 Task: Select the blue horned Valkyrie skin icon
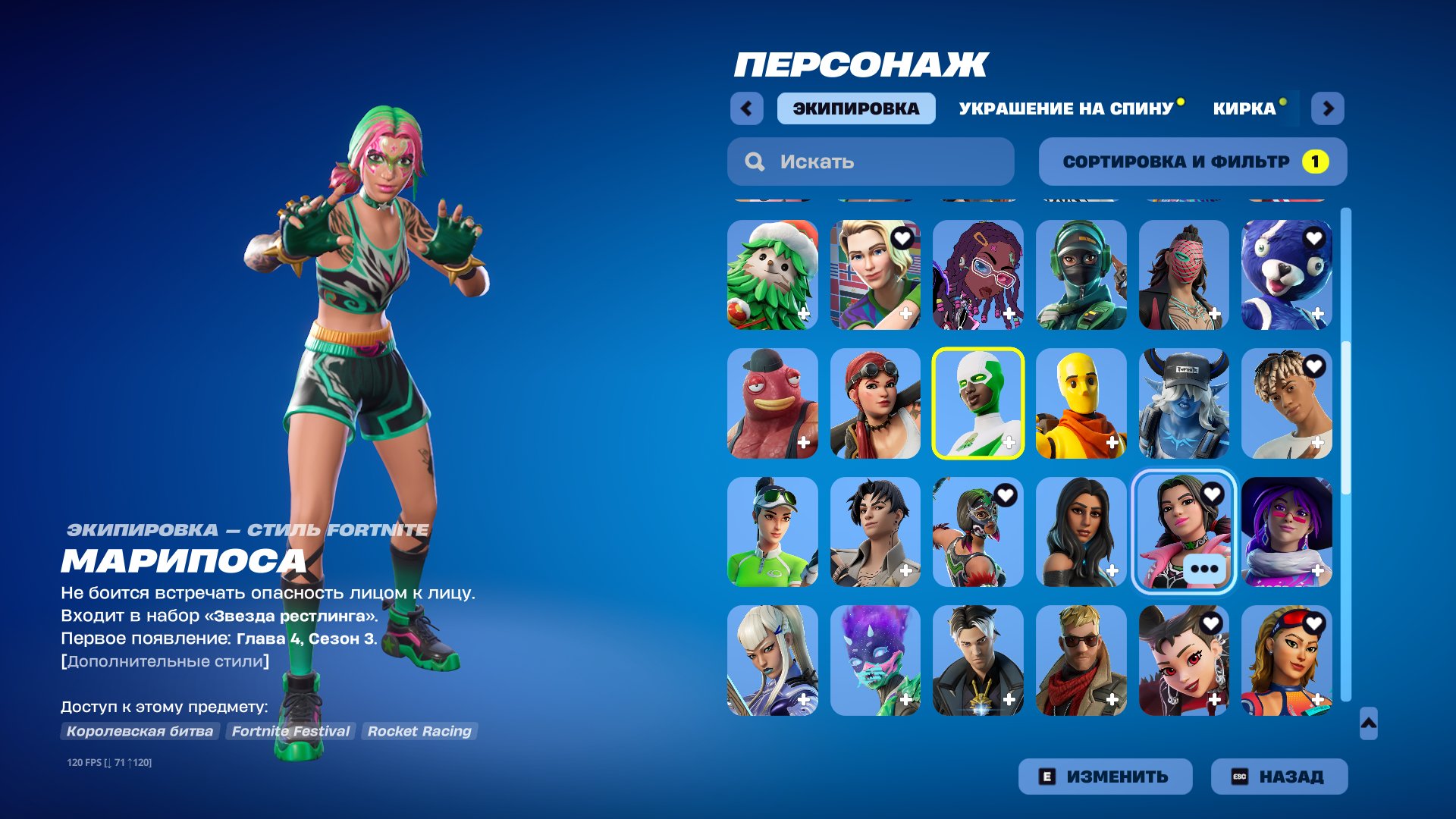pos(1183,404)
